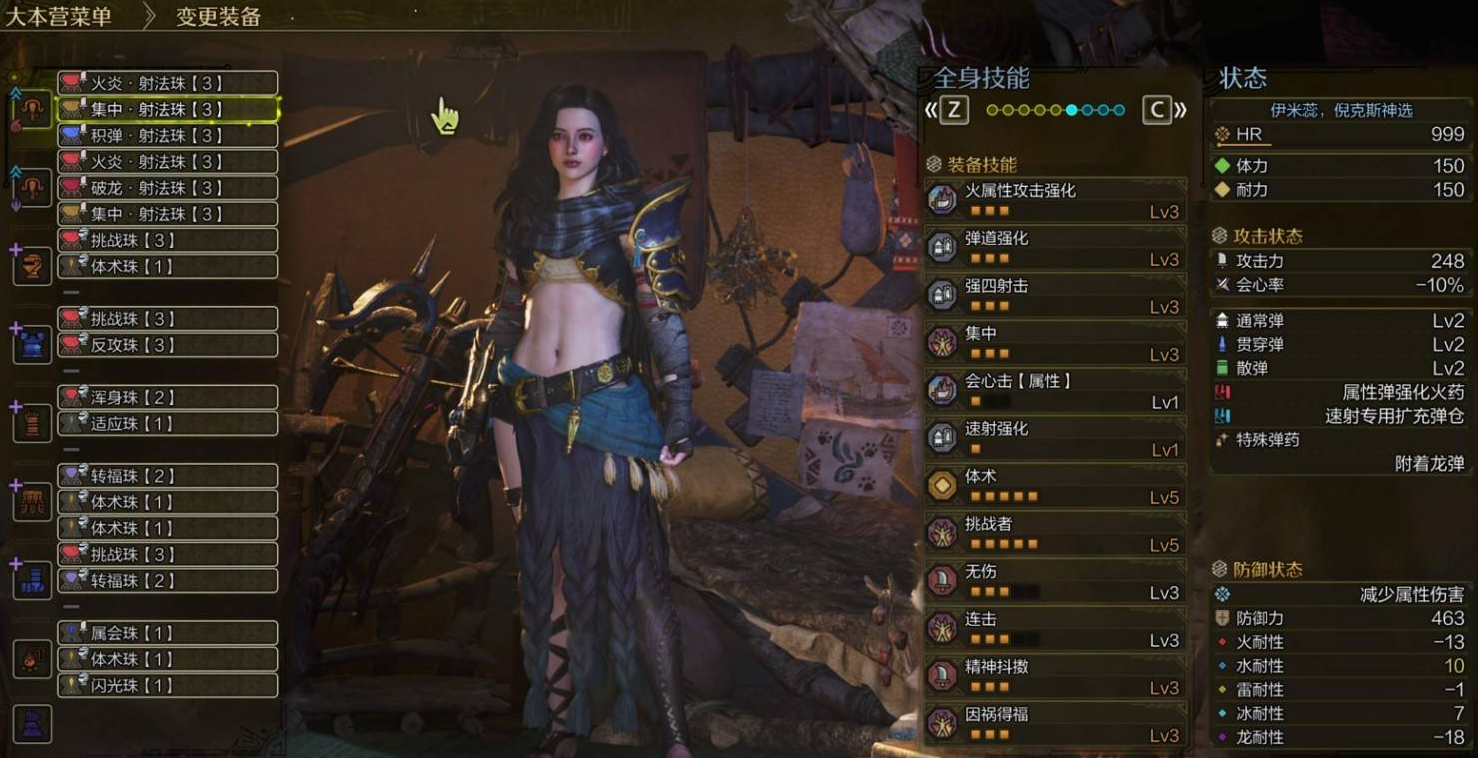
Task: Click the 反攻珠【3】 decoration
Action: (x=167, y=345)
